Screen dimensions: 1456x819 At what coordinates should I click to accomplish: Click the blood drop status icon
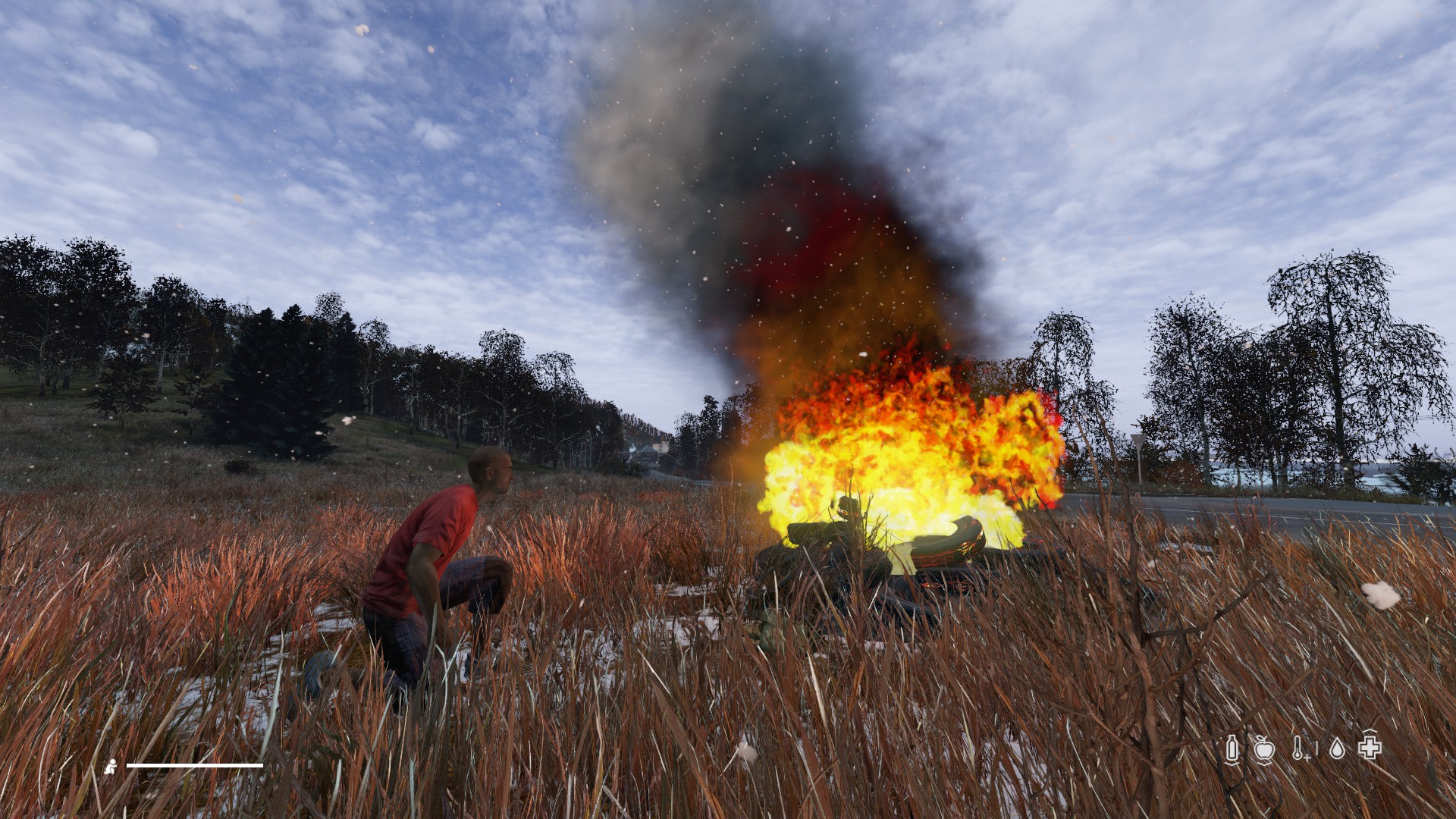1337,749
